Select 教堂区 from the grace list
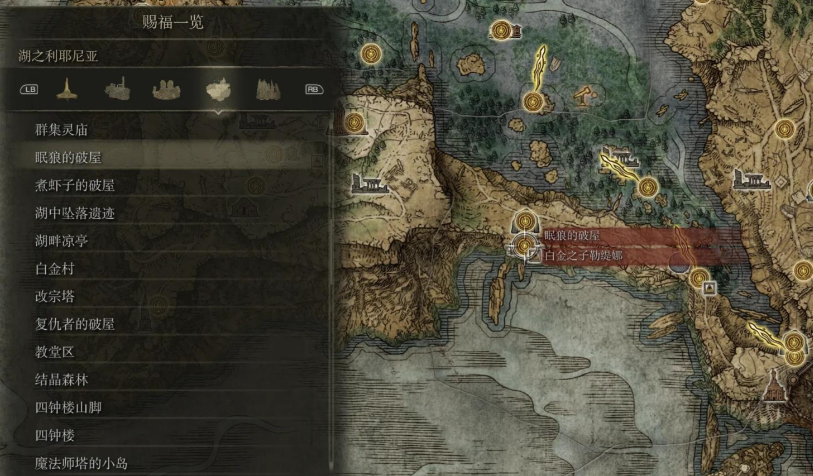 point(55,352)
